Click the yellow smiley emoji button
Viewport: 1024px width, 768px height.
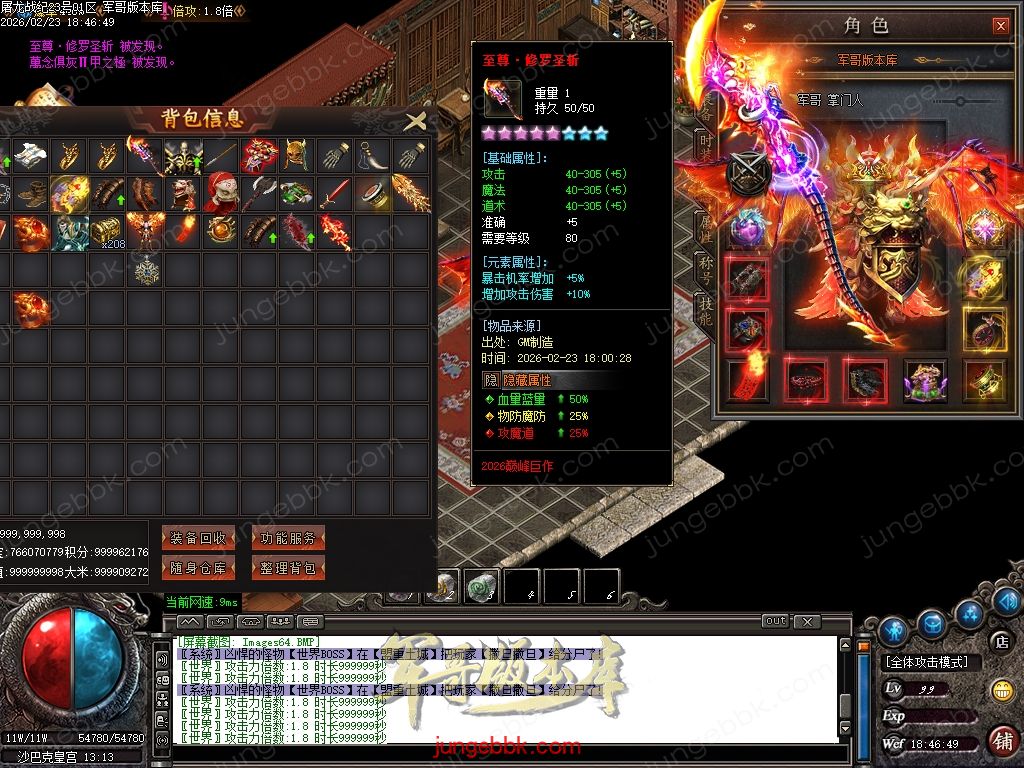point(1001,690)
